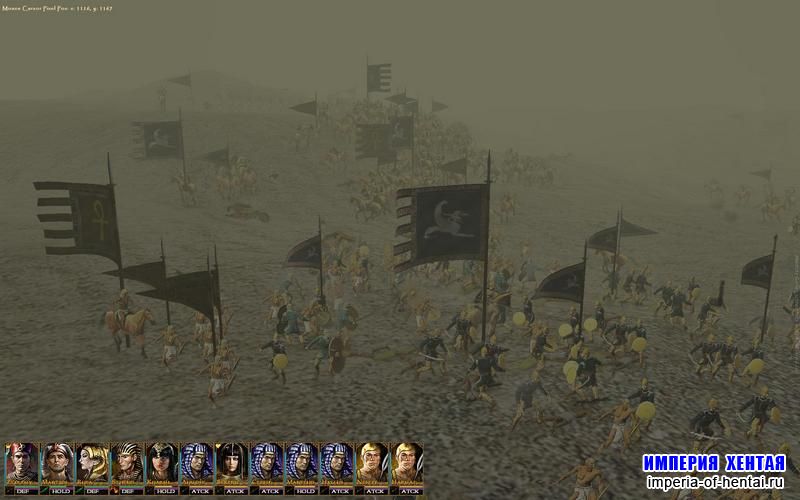Switch ATCK stance under the bob-haired woman
800x500 pixels.
pyautogui.click(x=236, y=490)
